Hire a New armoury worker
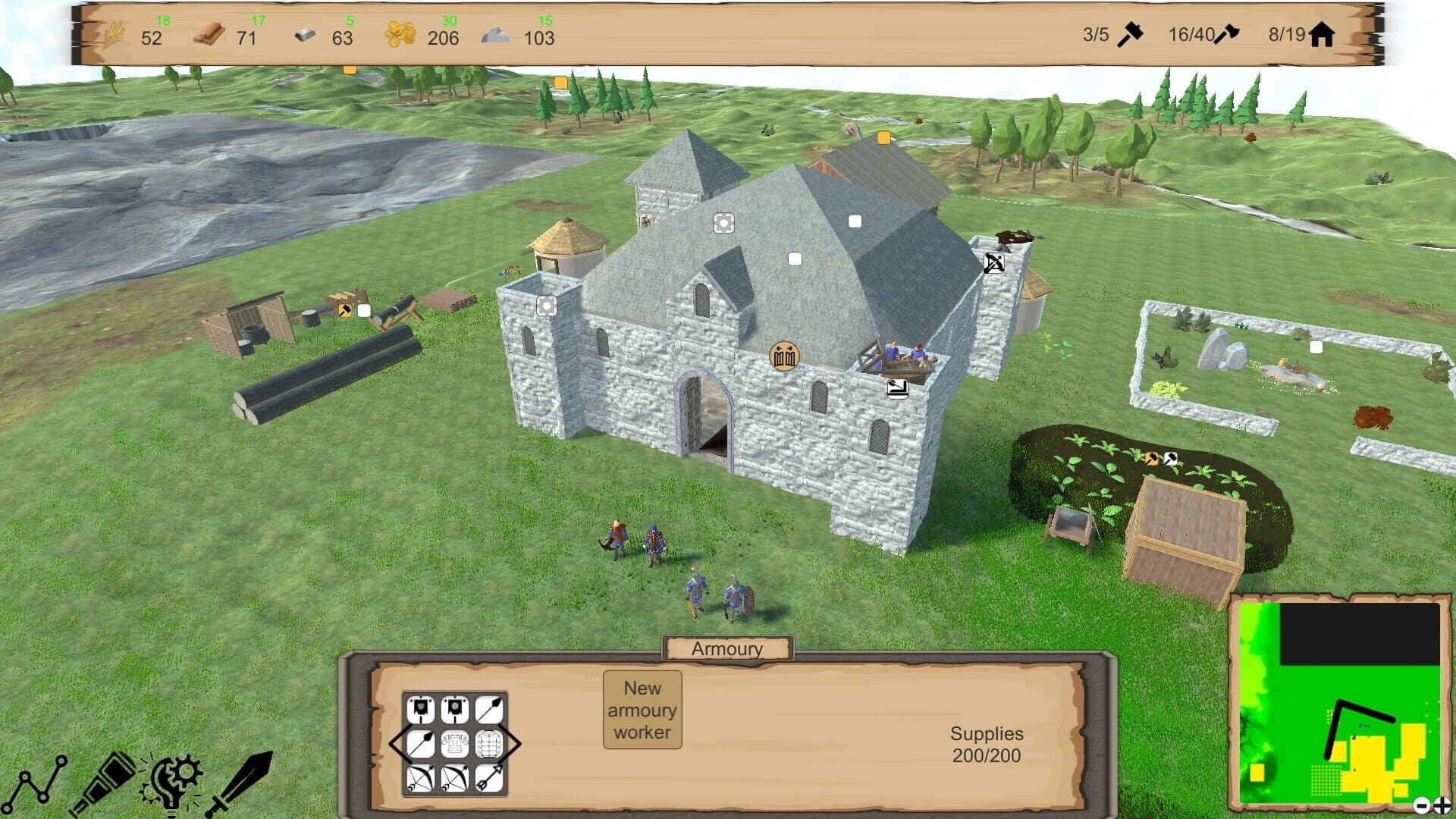 tap(642, 710)
